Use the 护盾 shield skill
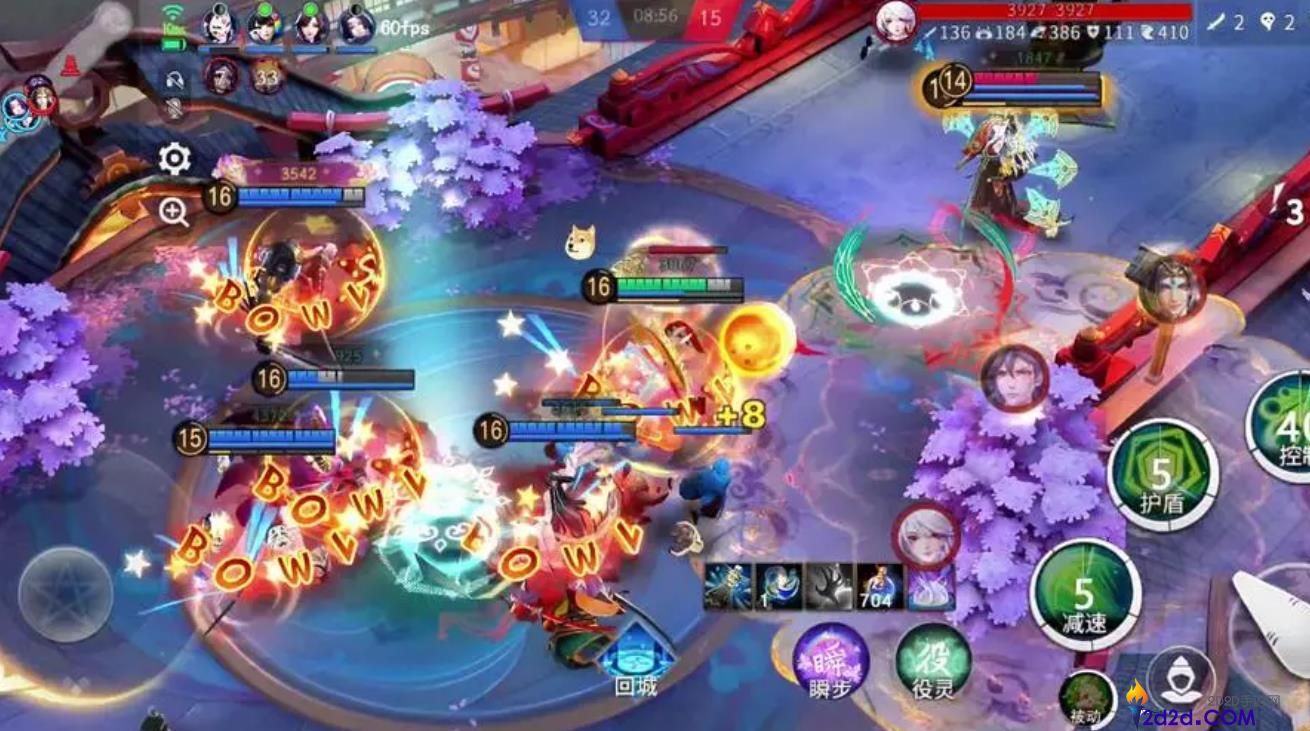This screenshot has height=731, width=1310. point(1162,473)
